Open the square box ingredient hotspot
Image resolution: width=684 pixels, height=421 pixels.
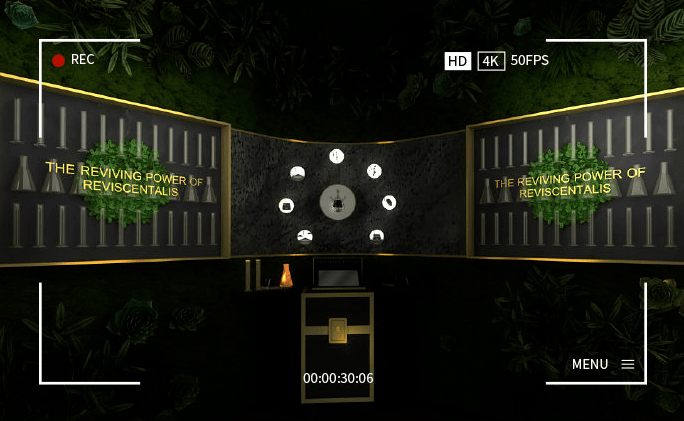(x=286, y=205)
